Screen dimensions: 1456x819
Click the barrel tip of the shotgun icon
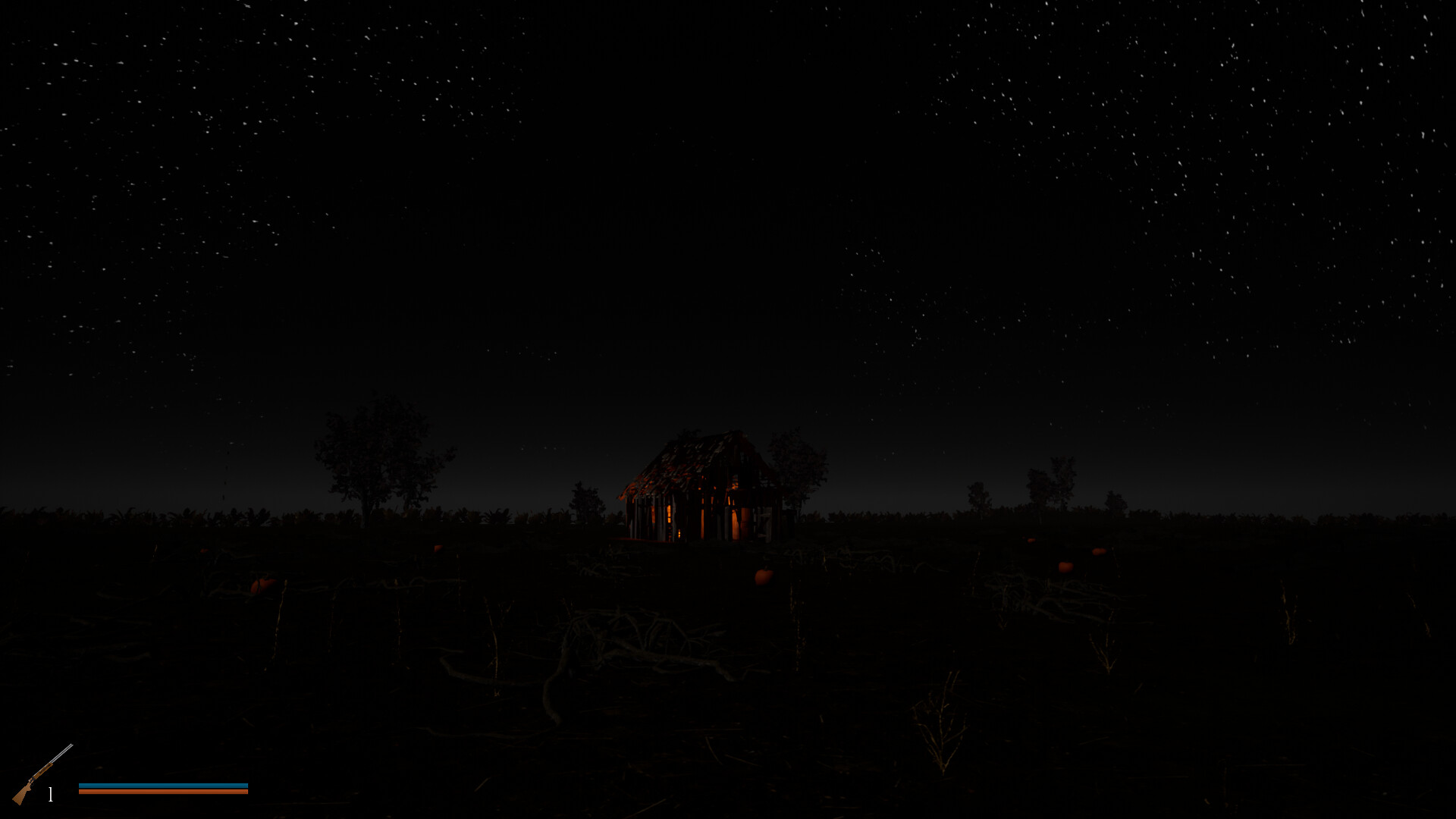pyautogui.click(x=72, y=745)
